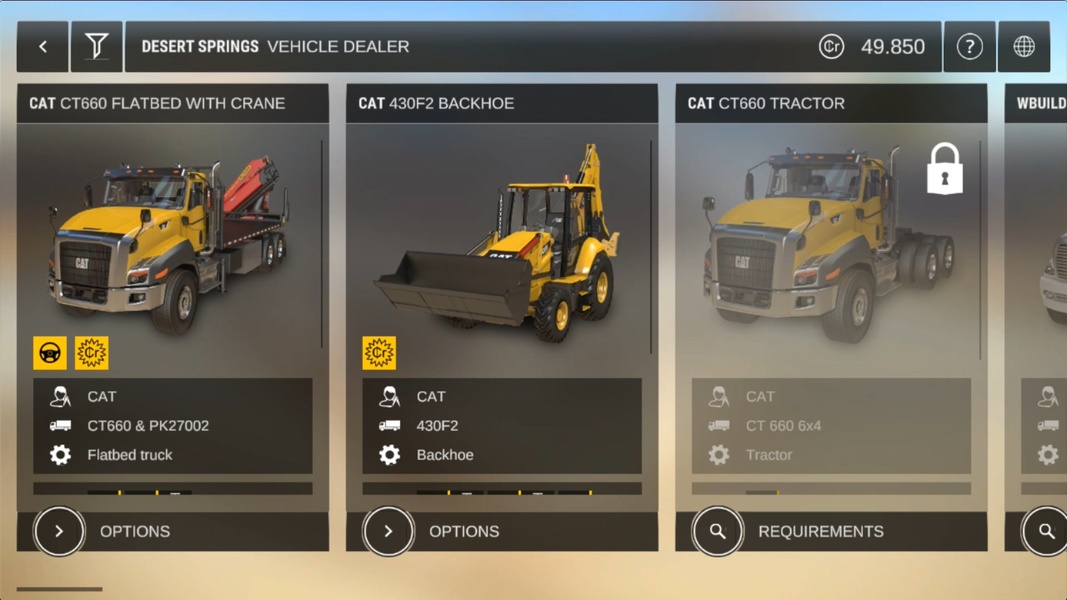Open Options for CT660 Flatbed with Crane
This screenshot has width=1067, height=600.
(60, 531)
